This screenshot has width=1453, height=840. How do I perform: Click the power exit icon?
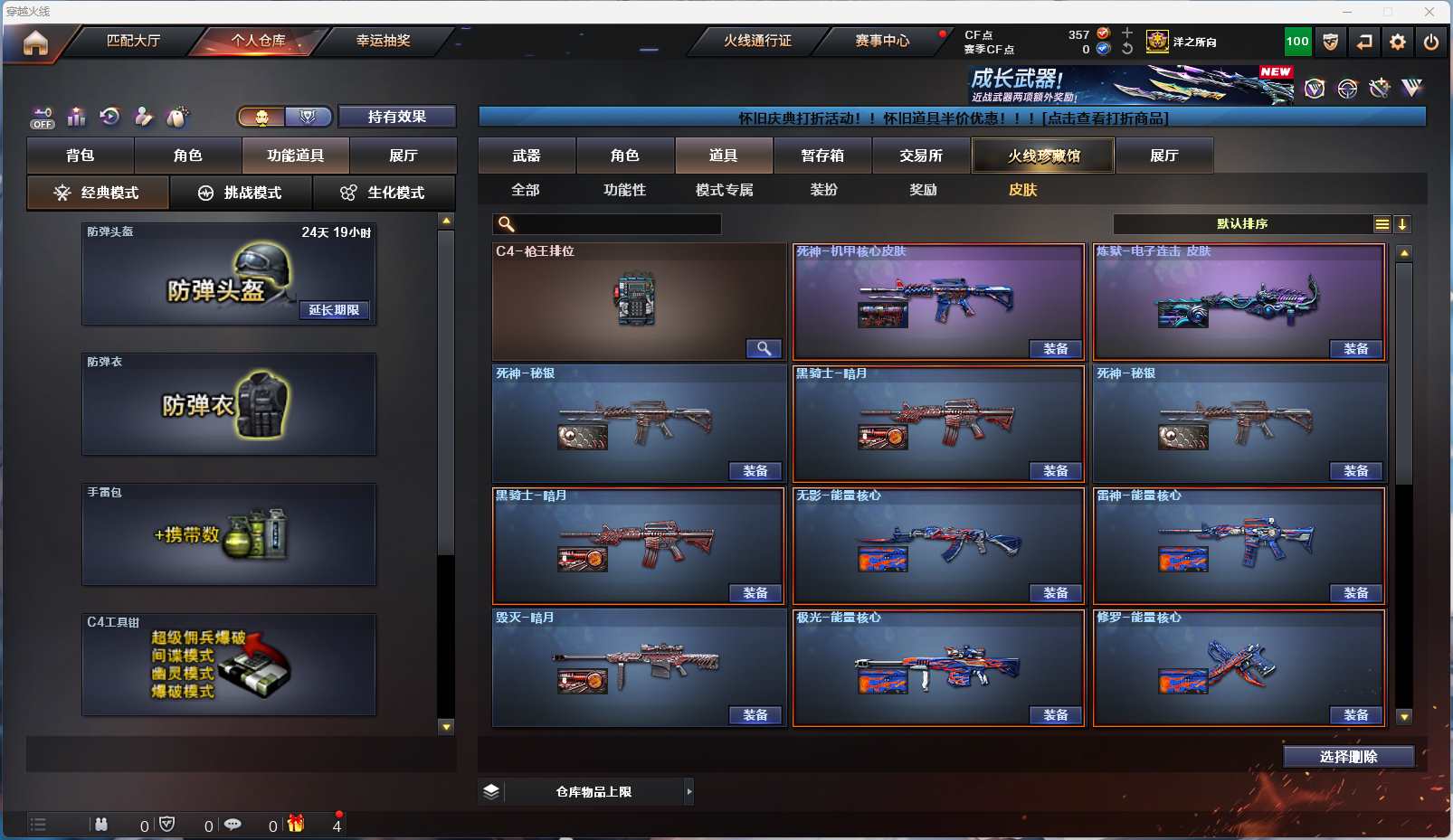(1430, 42)
